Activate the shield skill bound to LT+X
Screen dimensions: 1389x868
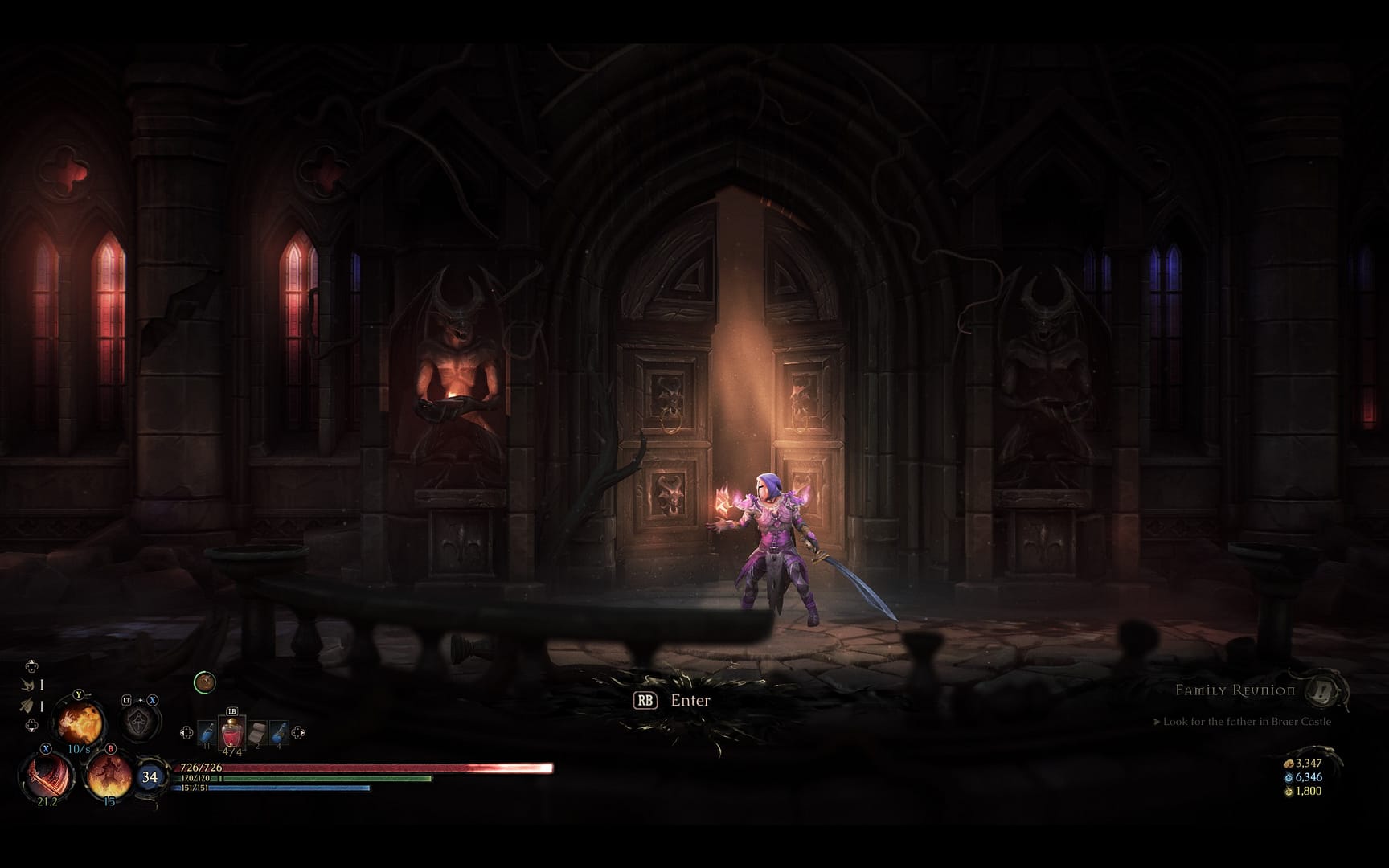[x=137, y=721]
